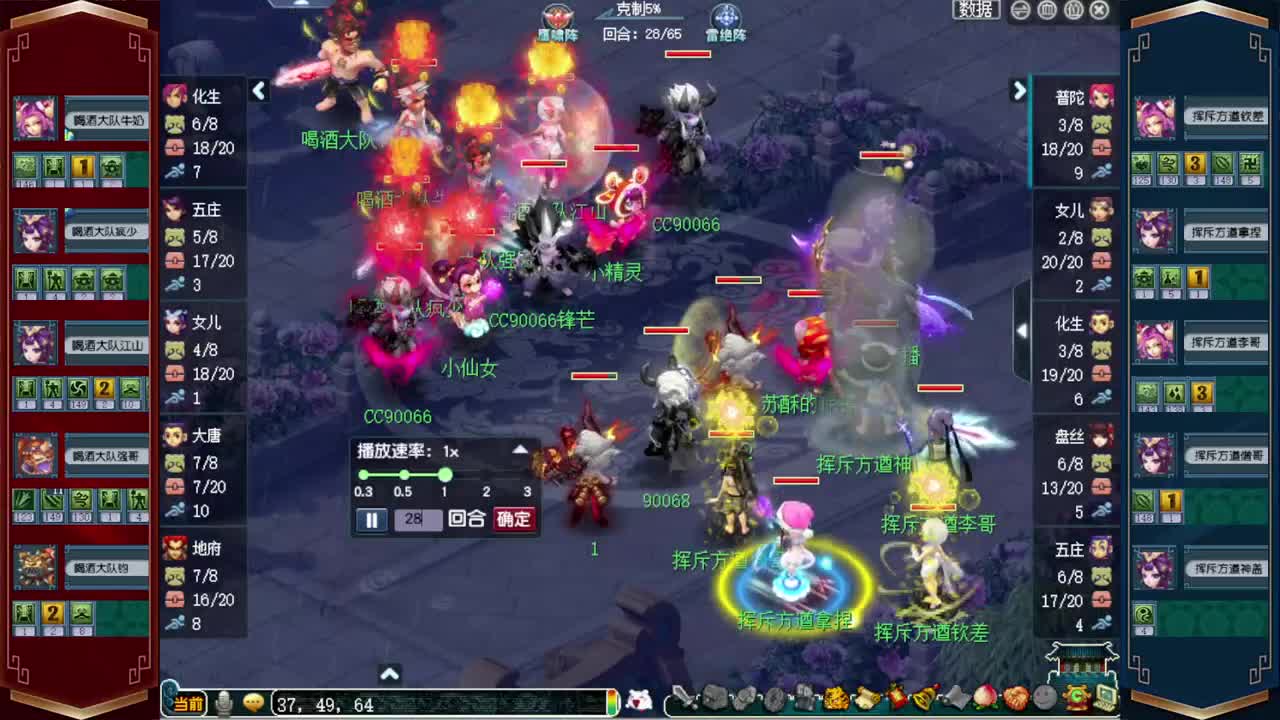Open the 数据 panel at top right

coord(974,10)
